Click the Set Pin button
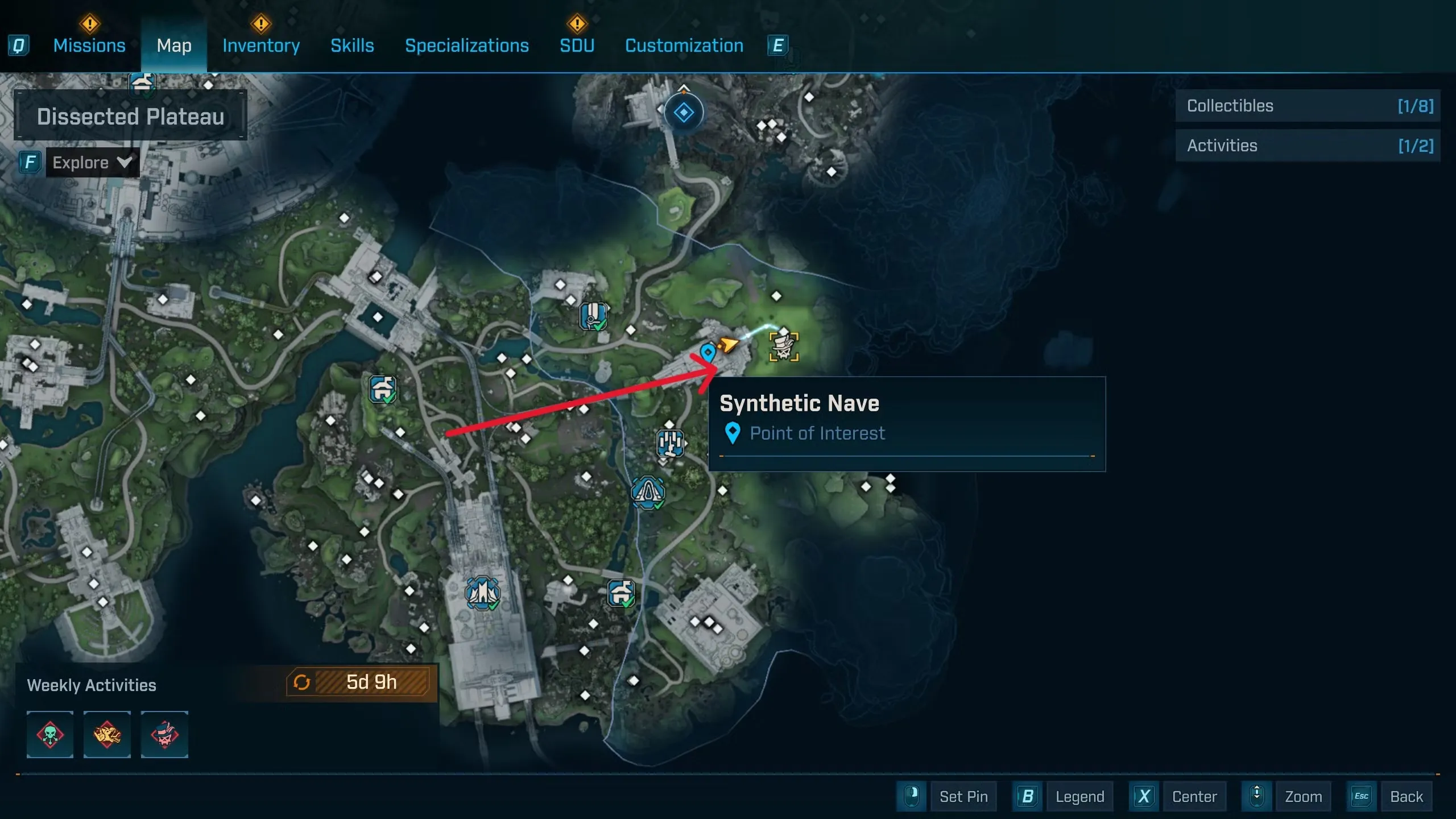Image resolution: width=1456 pixels, height=819 pixels. coord(962,796)
